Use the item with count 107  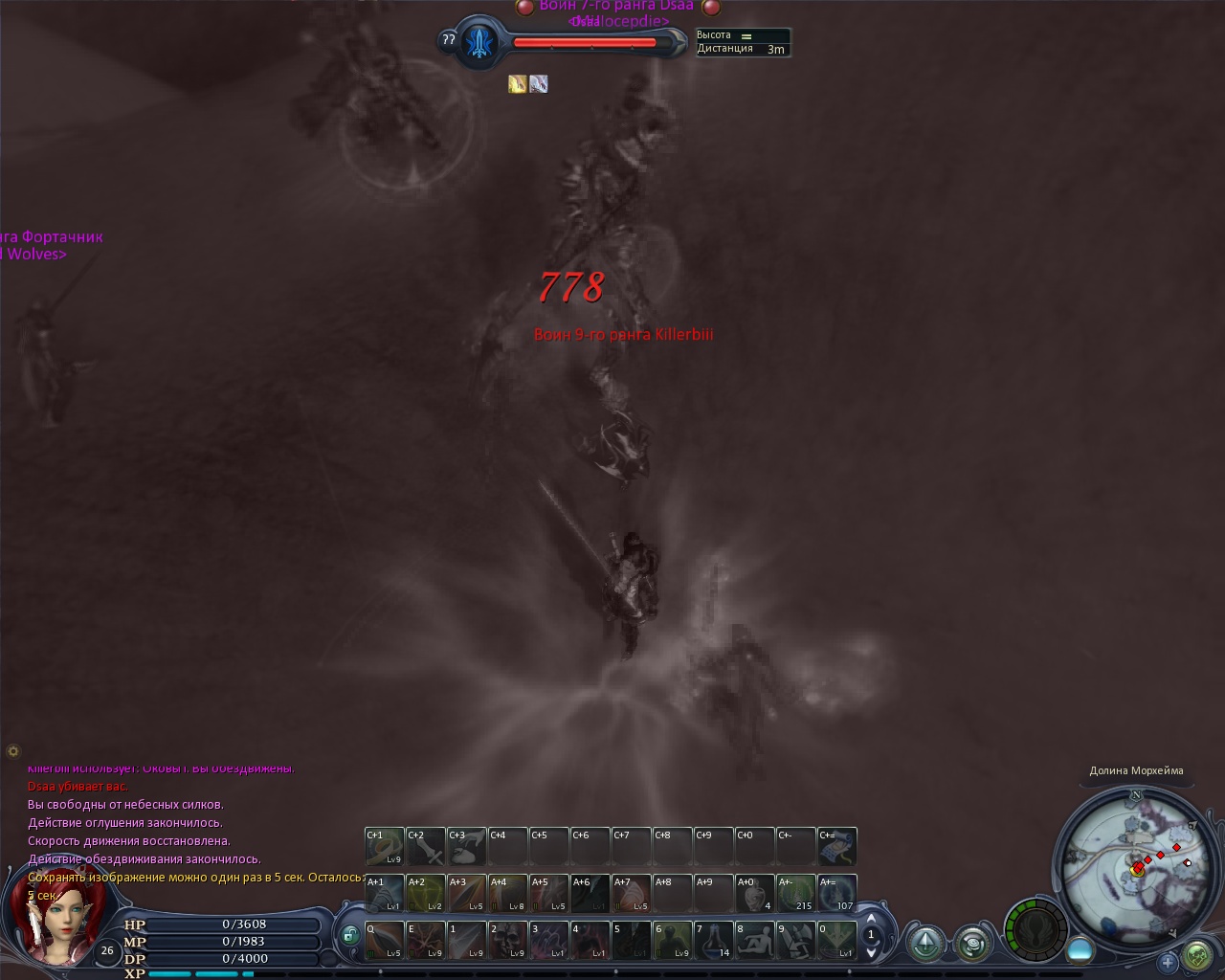(x=837, y=894)
